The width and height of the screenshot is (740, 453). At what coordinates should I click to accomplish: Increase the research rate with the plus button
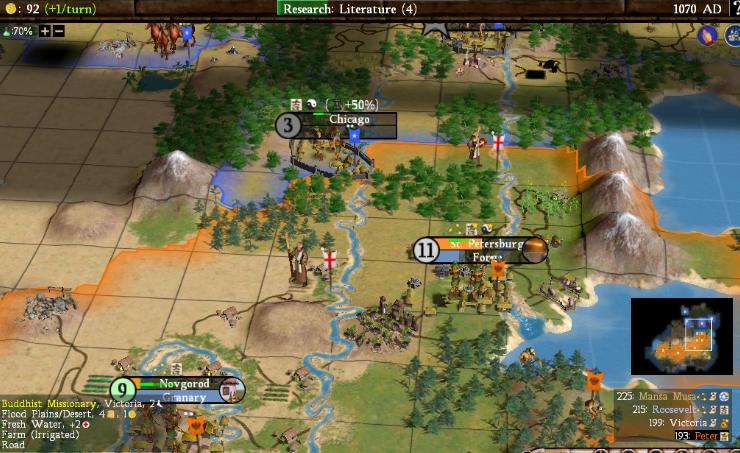(x=45, y=31)
